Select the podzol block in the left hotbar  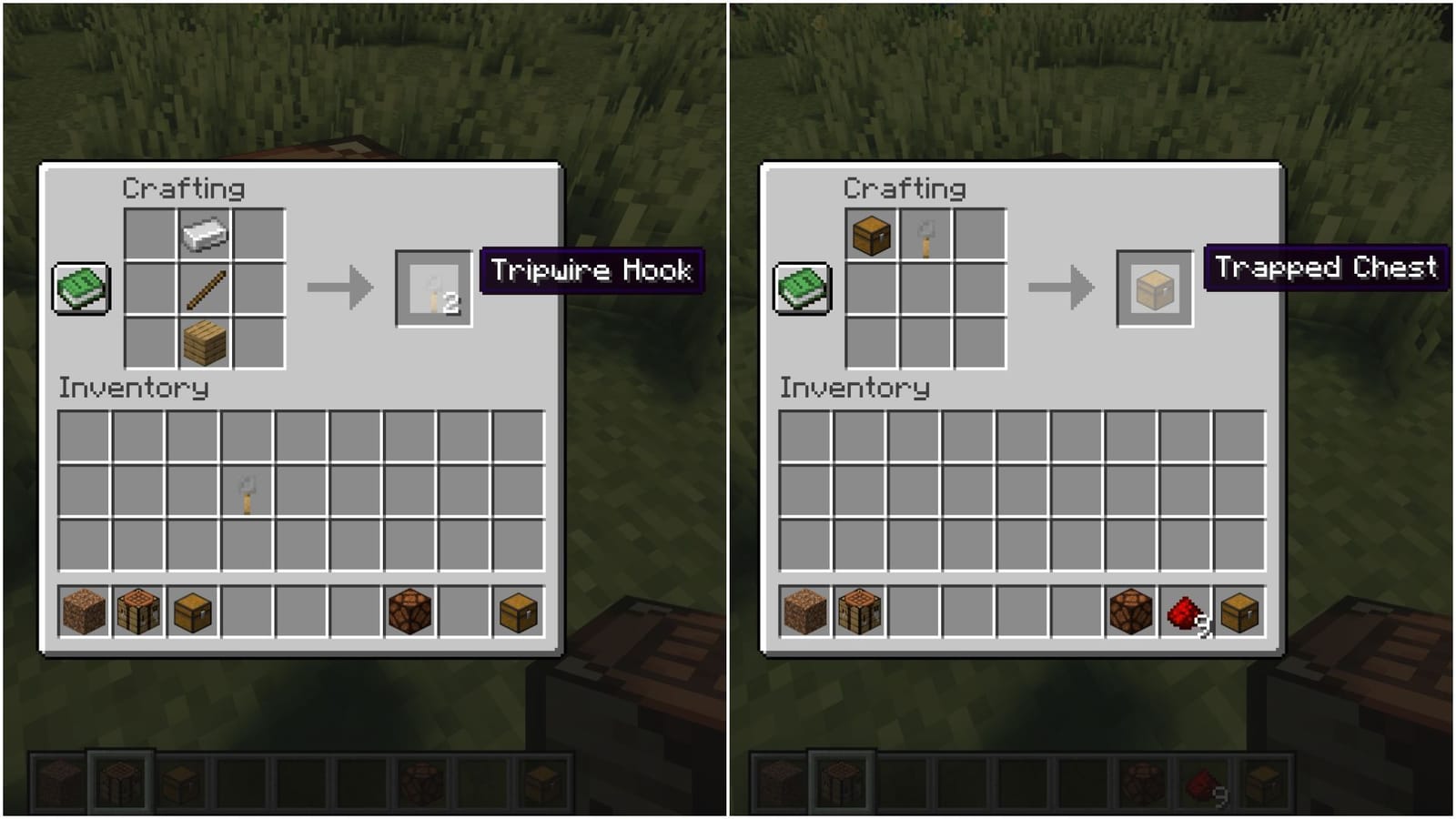pos(82,611)
